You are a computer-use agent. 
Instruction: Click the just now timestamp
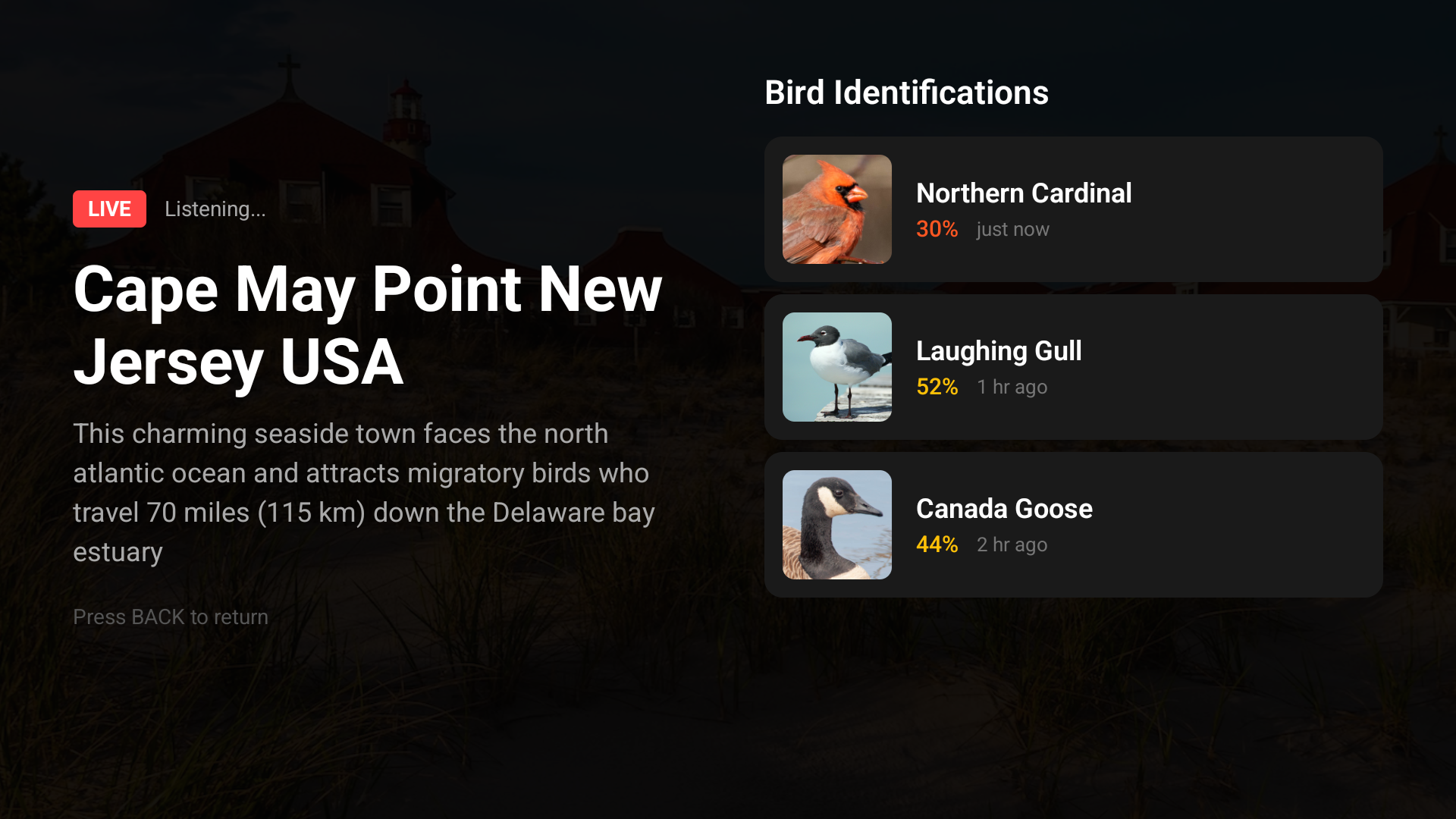[1012, 229]
